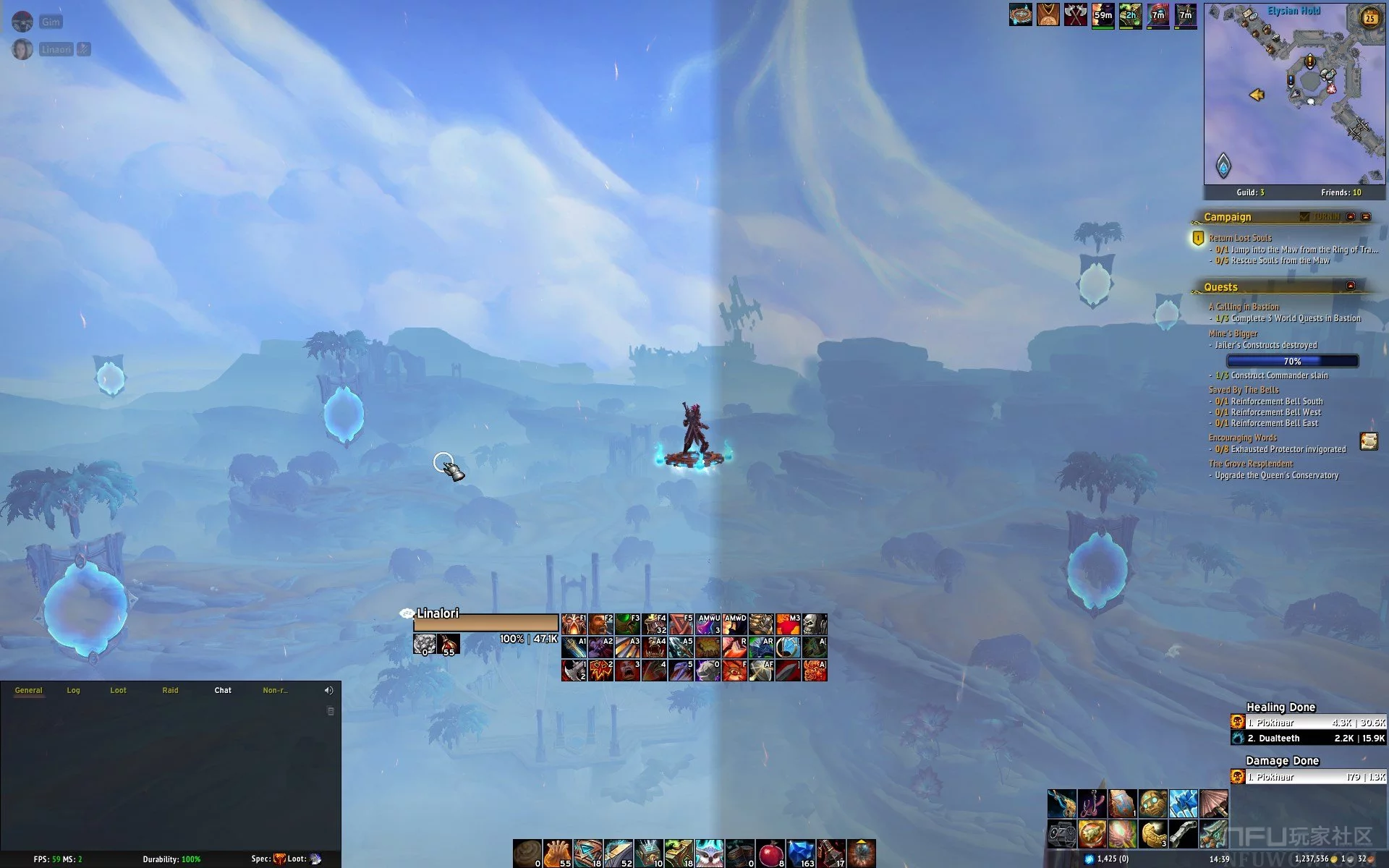Open the calendar button showing 25
This screenshot has height=868, width=1389.
tap(1369, 18)
